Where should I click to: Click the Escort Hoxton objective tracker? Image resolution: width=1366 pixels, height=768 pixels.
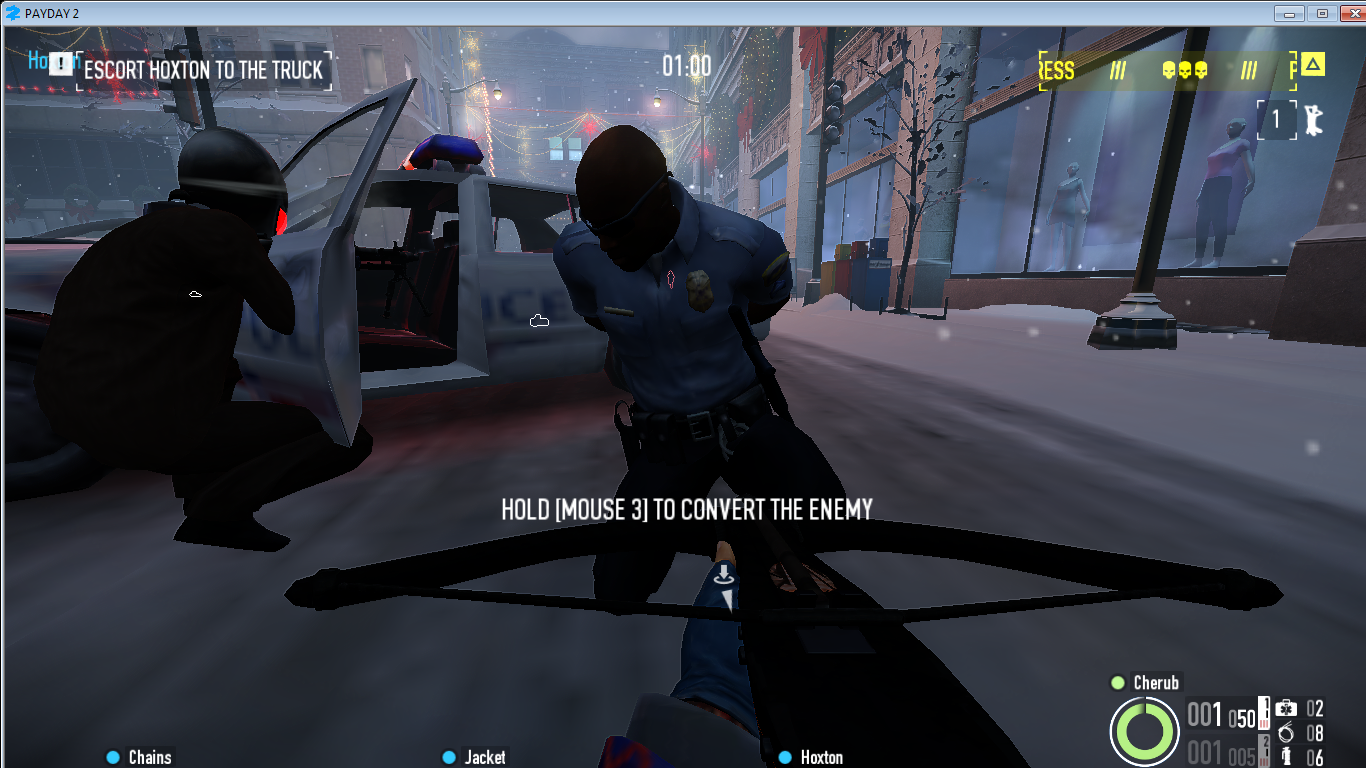click(203, 70)
